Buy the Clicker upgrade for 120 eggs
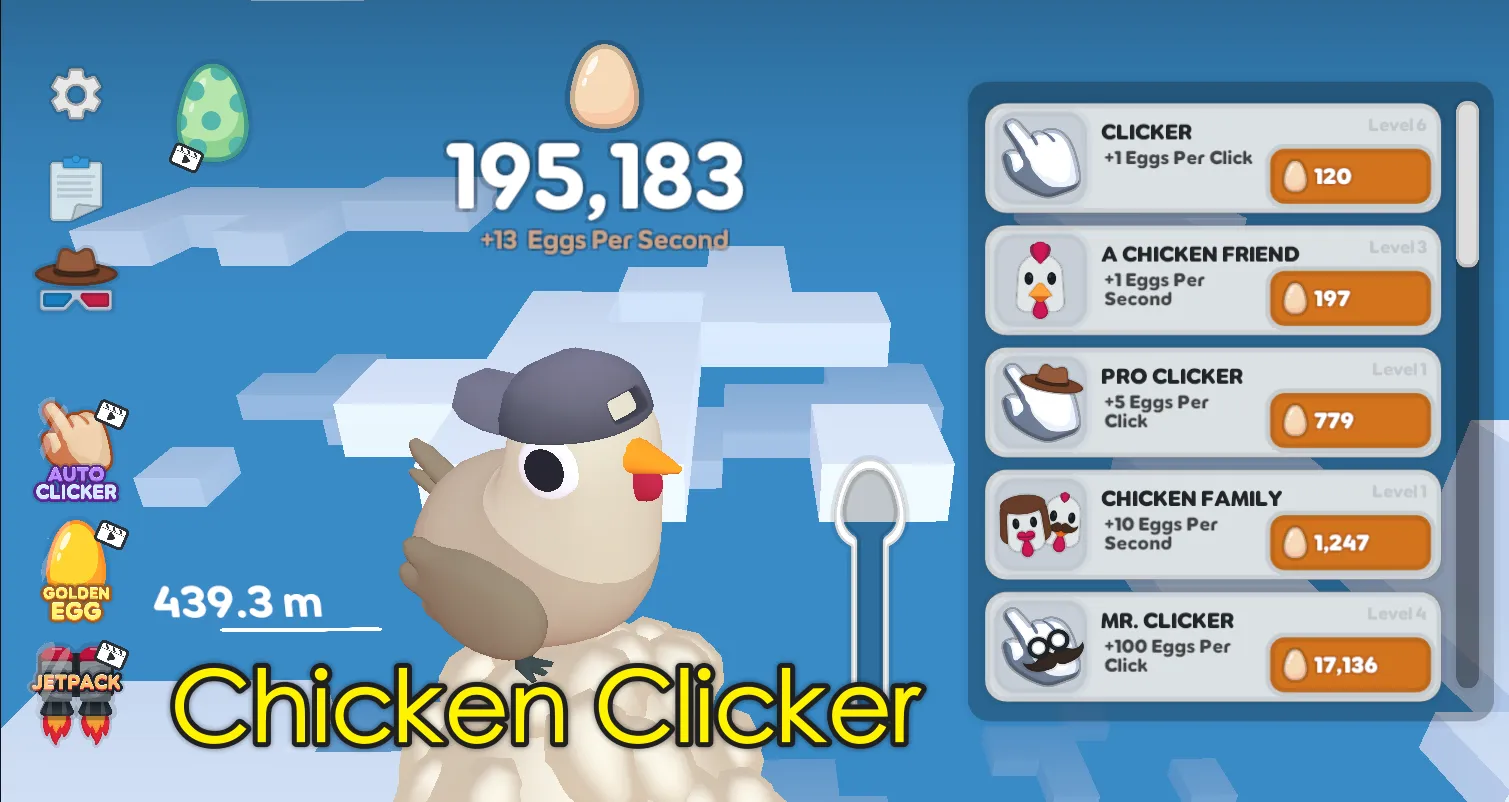The width and height of the screenshot is (1509, 802). pyautogui.click(x=1349, y=176)
